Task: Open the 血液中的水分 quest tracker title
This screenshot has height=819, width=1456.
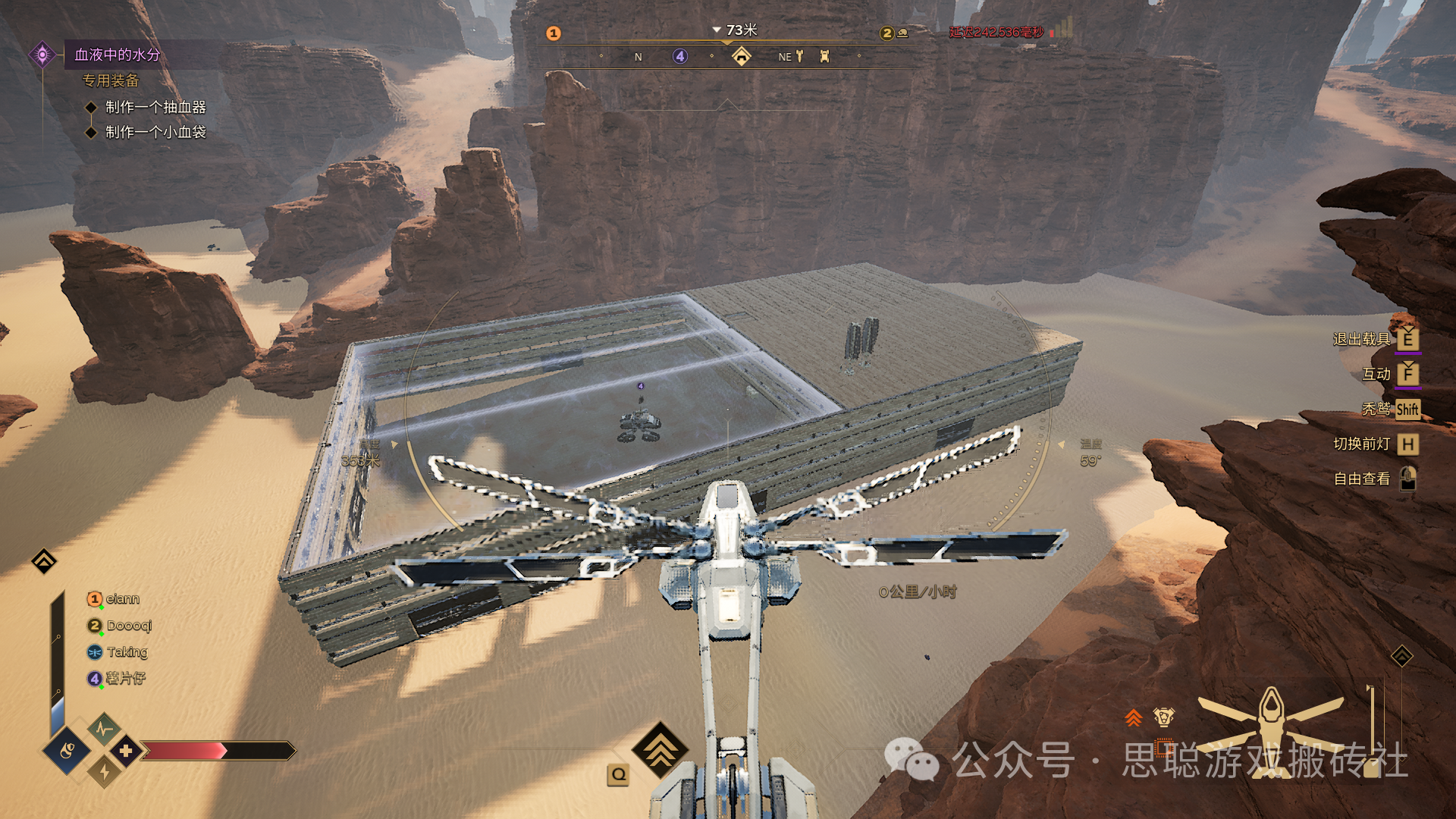Action: point(118,55)
